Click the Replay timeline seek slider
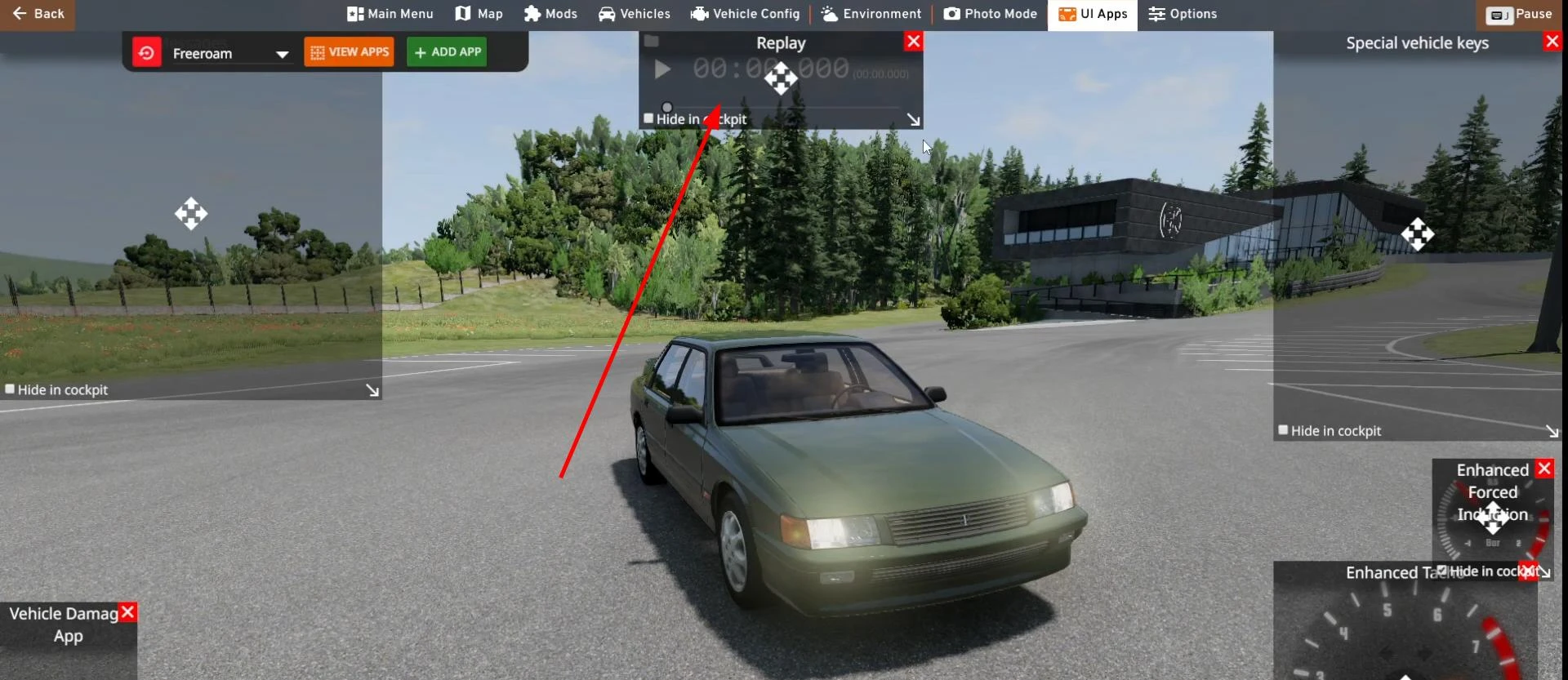1568x680 pixels. [666, 106]
